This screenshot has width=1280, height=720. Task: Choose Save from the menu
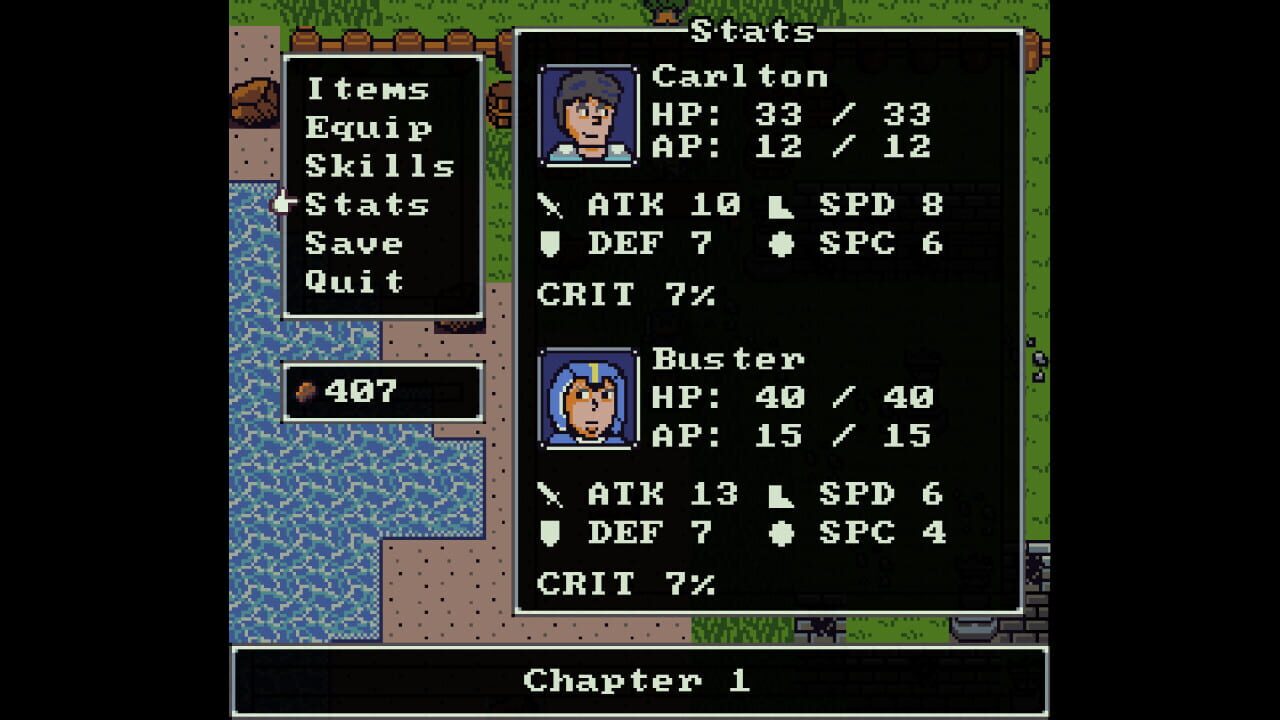[x=355, y=243]
